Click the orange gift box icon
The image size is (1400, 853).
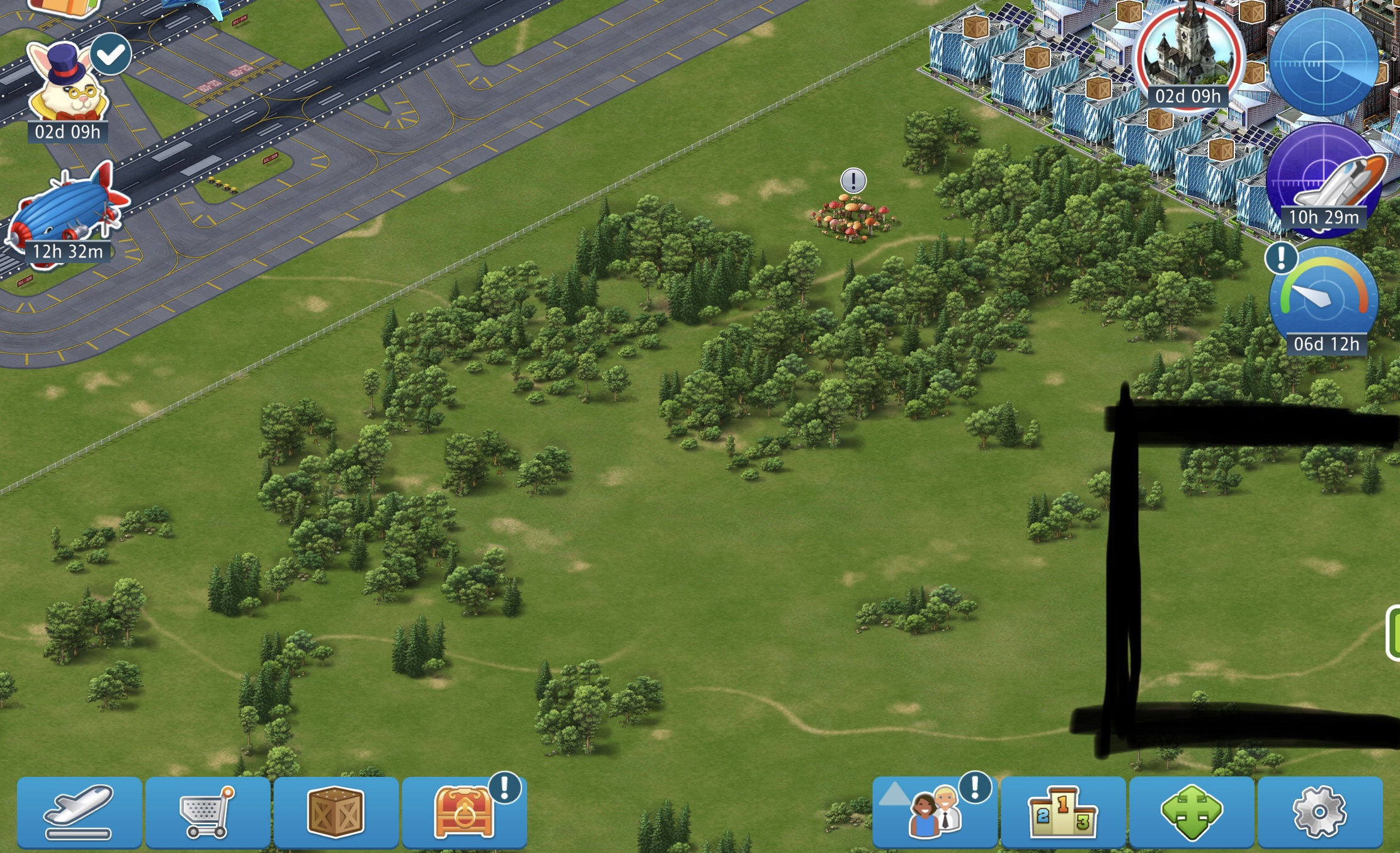[66, 6]
